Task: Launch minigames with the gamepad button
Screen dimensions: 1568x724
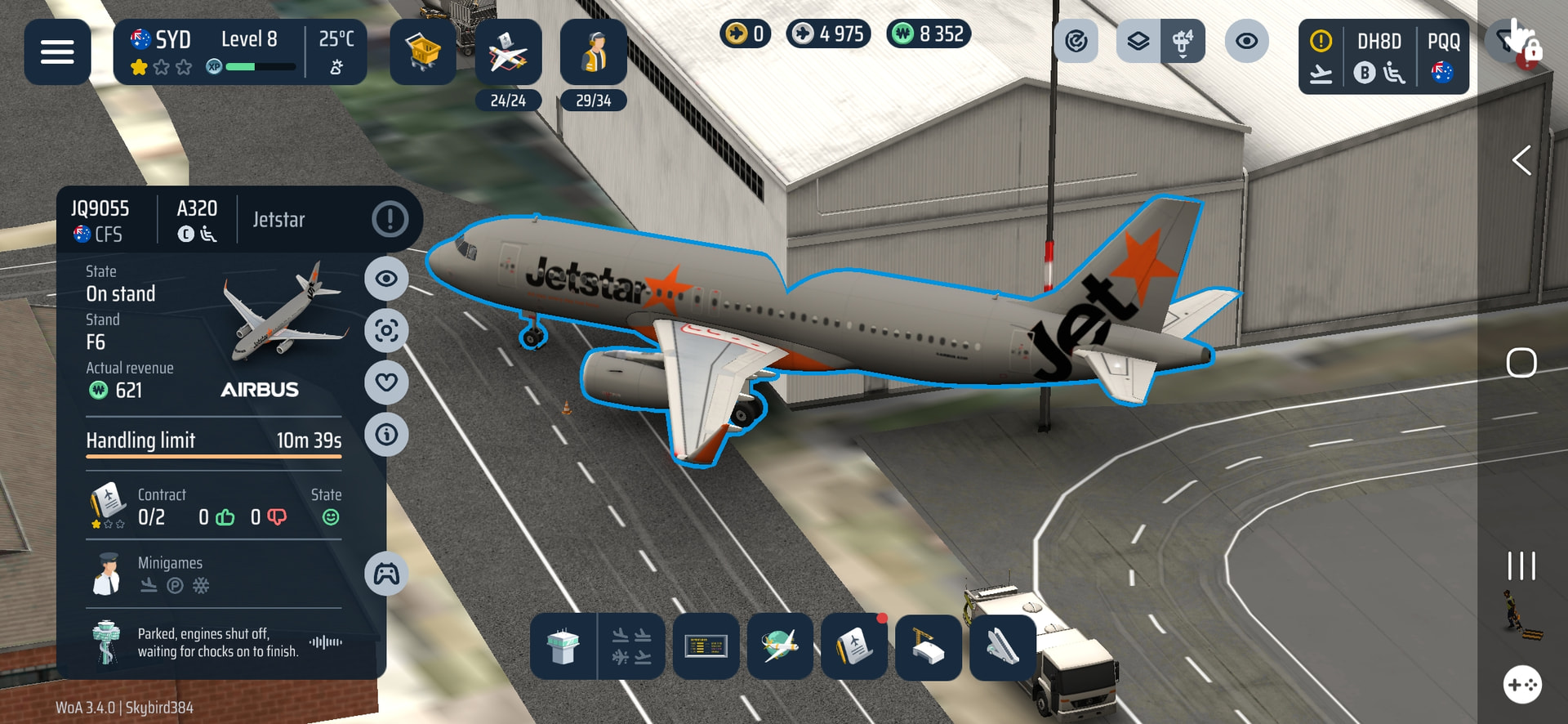Action: point(386,574)
